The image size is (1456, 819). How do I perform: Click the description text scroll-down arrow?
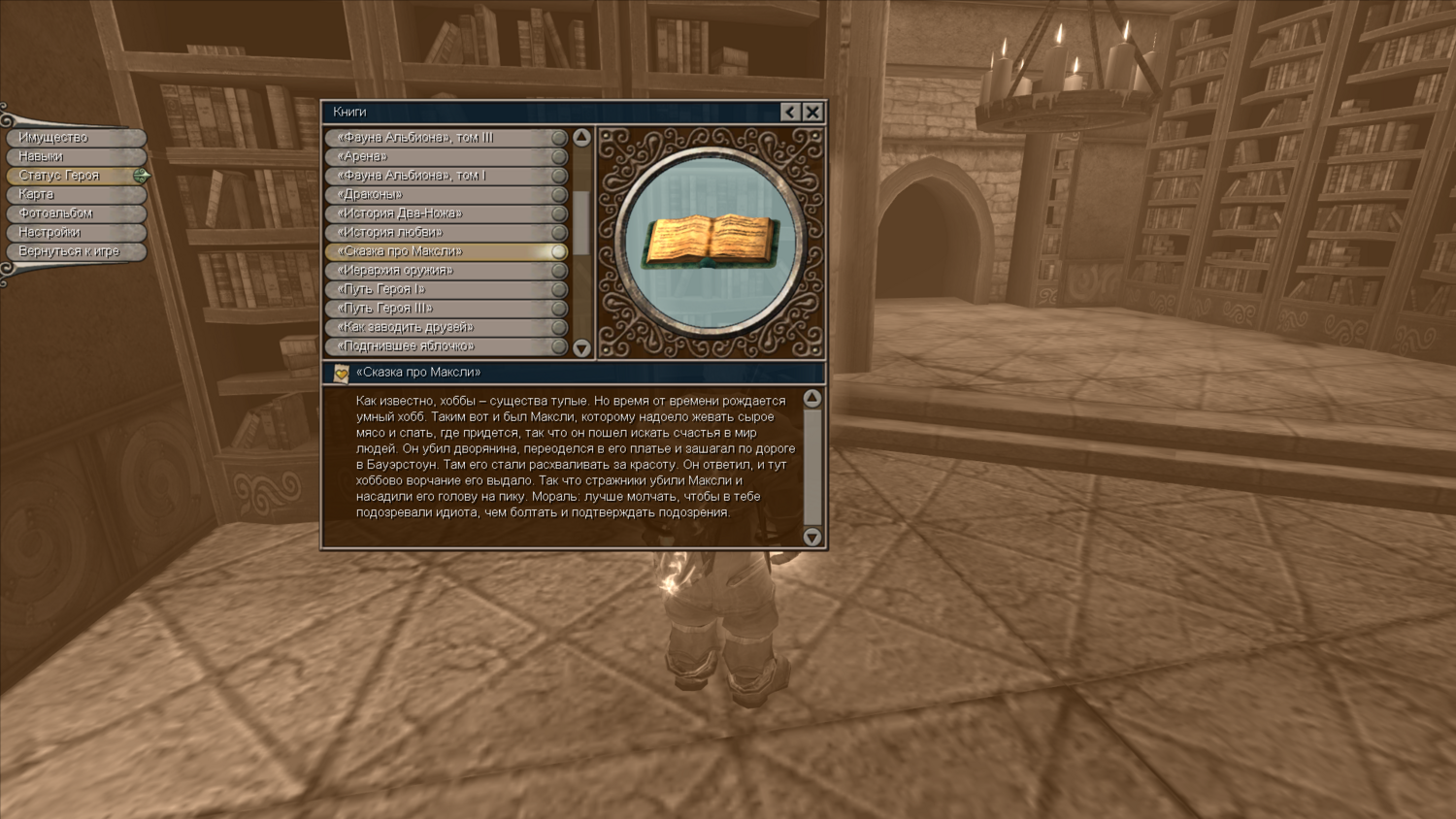pos(812,537)
